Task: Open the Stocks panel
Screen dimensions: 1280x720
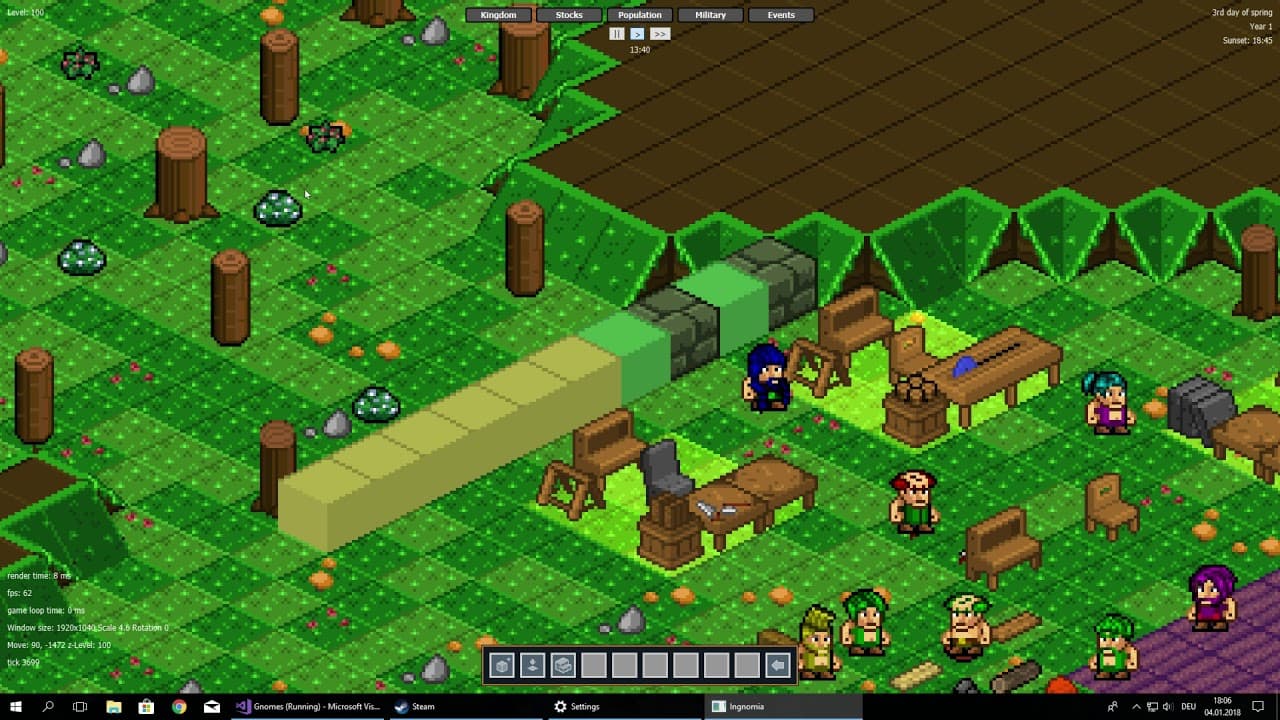Action: [x=569, y=15]
